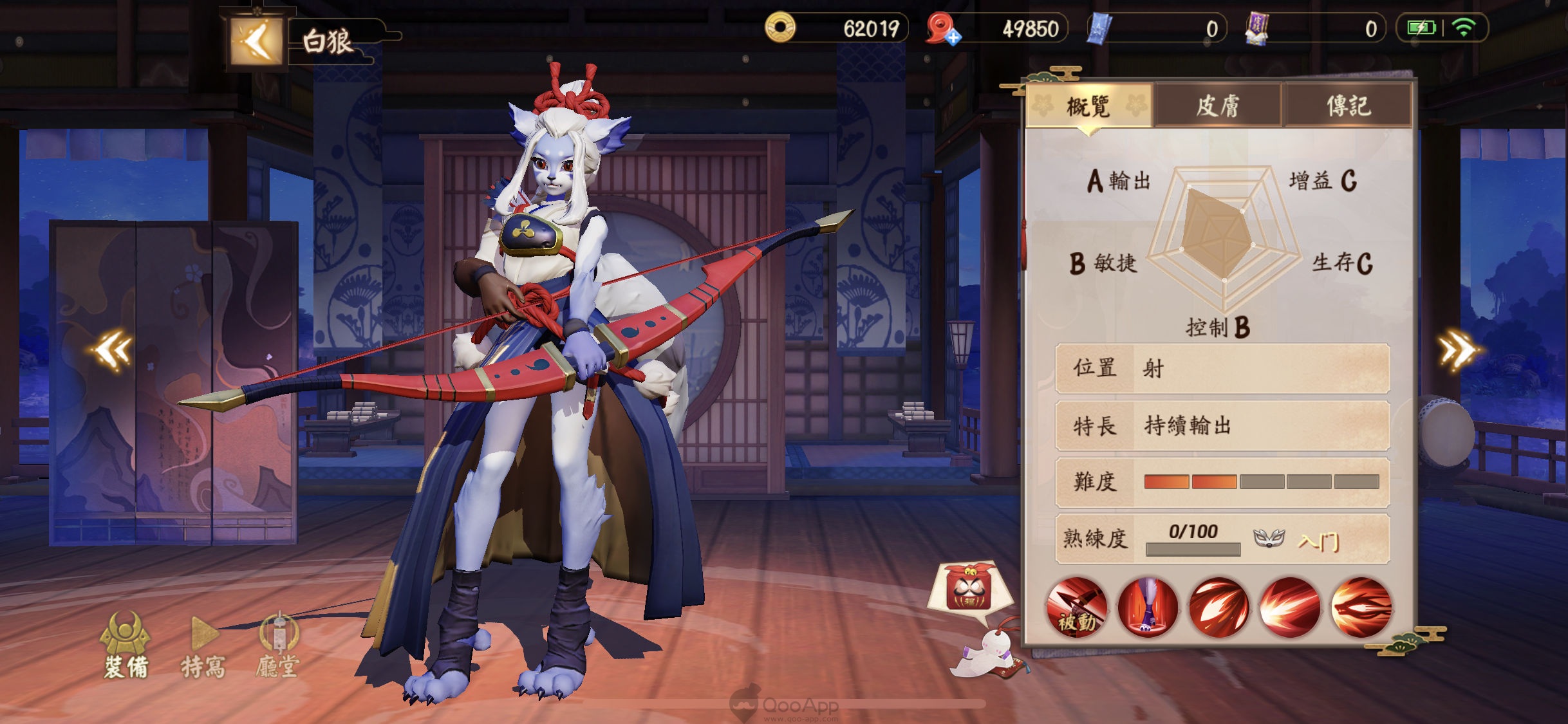Go back using the gold arrow button
Screen dimensions: 1568x724
256,42
